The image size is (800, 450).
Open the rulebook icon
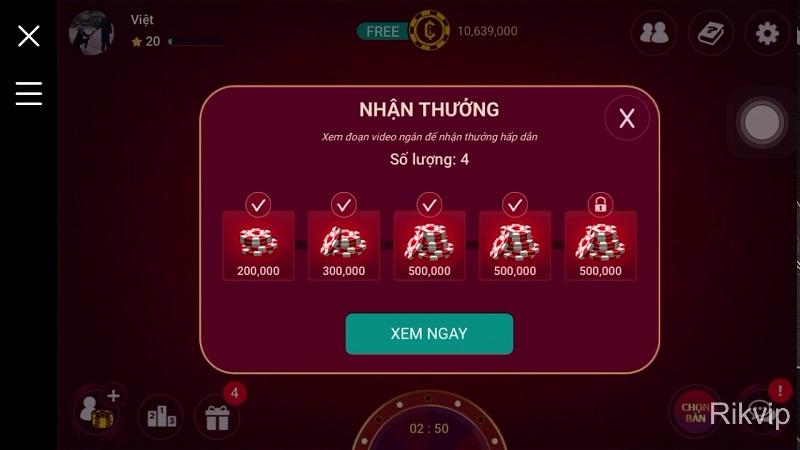click(710, 33)
